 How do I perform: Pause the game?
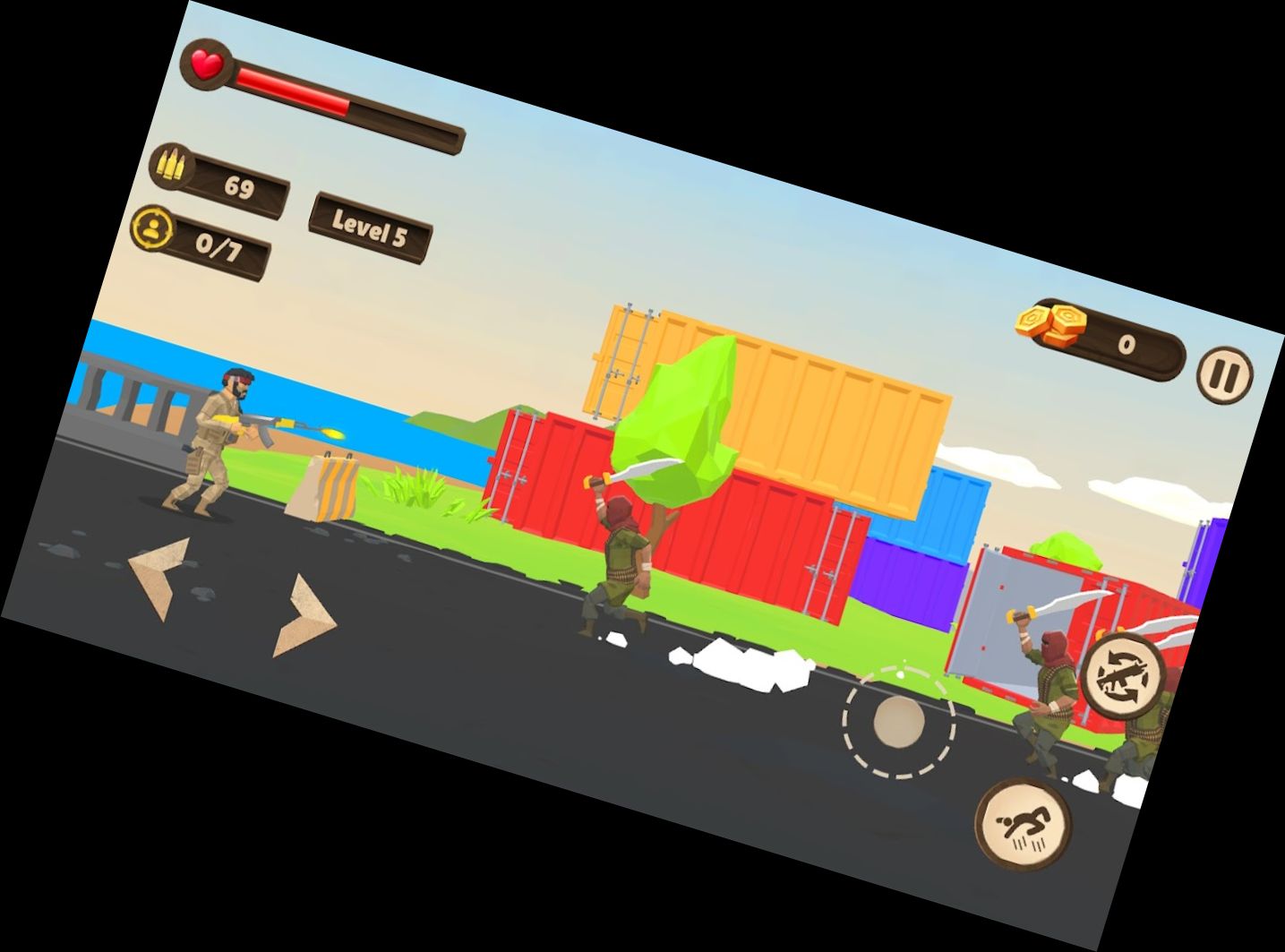1224,373
